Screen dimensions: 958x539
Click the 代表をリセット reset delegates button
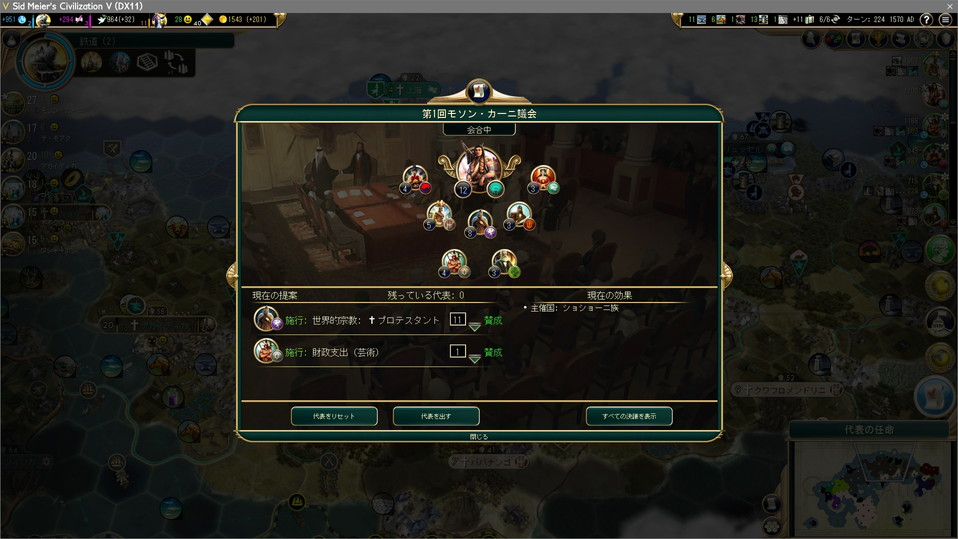pyautogui.click(x=334, y=416)
